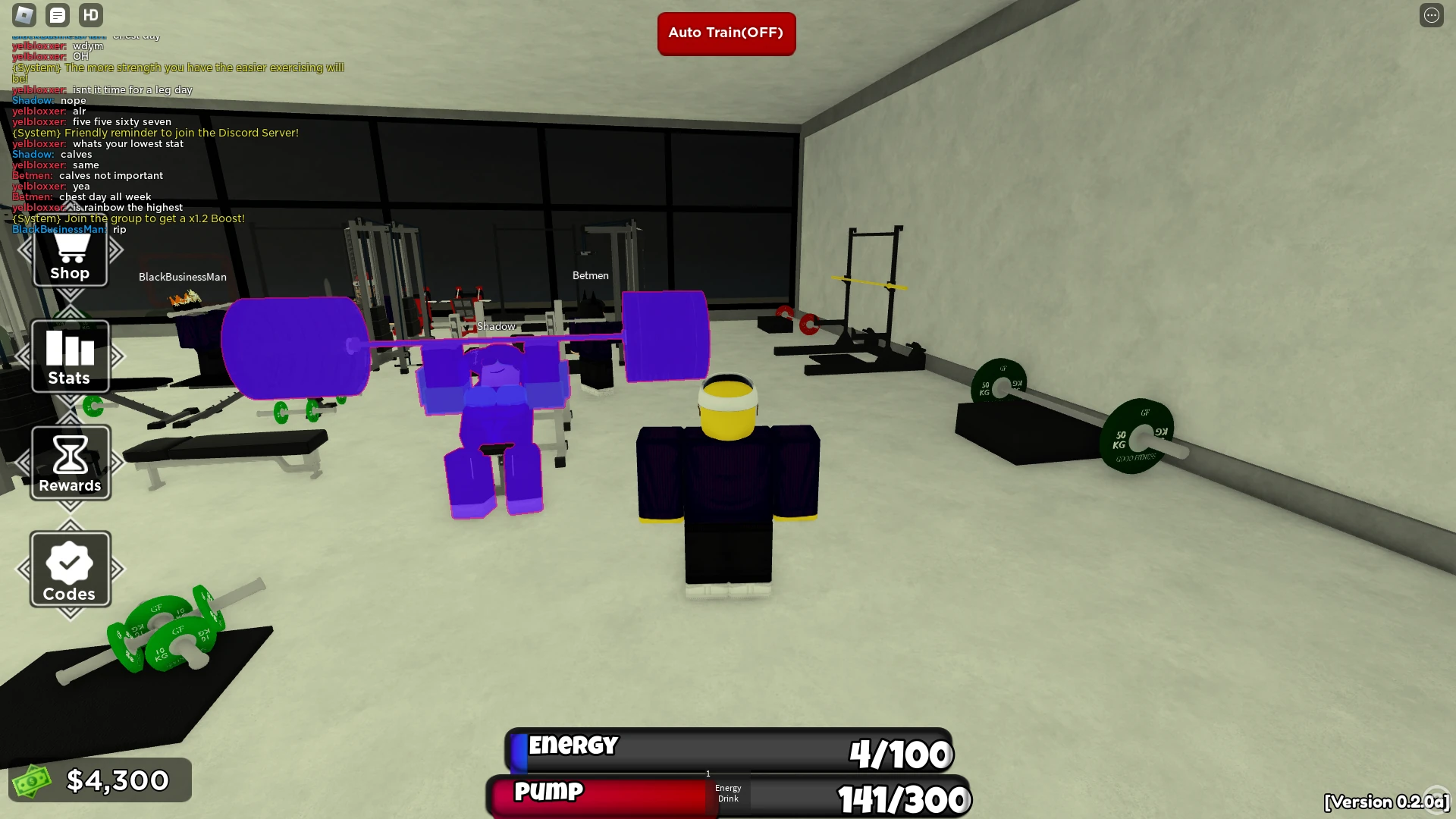Click the HD graphics icon
This screenshot has width=1456, height=819.
pyautogui.click(x=90, y=14)
